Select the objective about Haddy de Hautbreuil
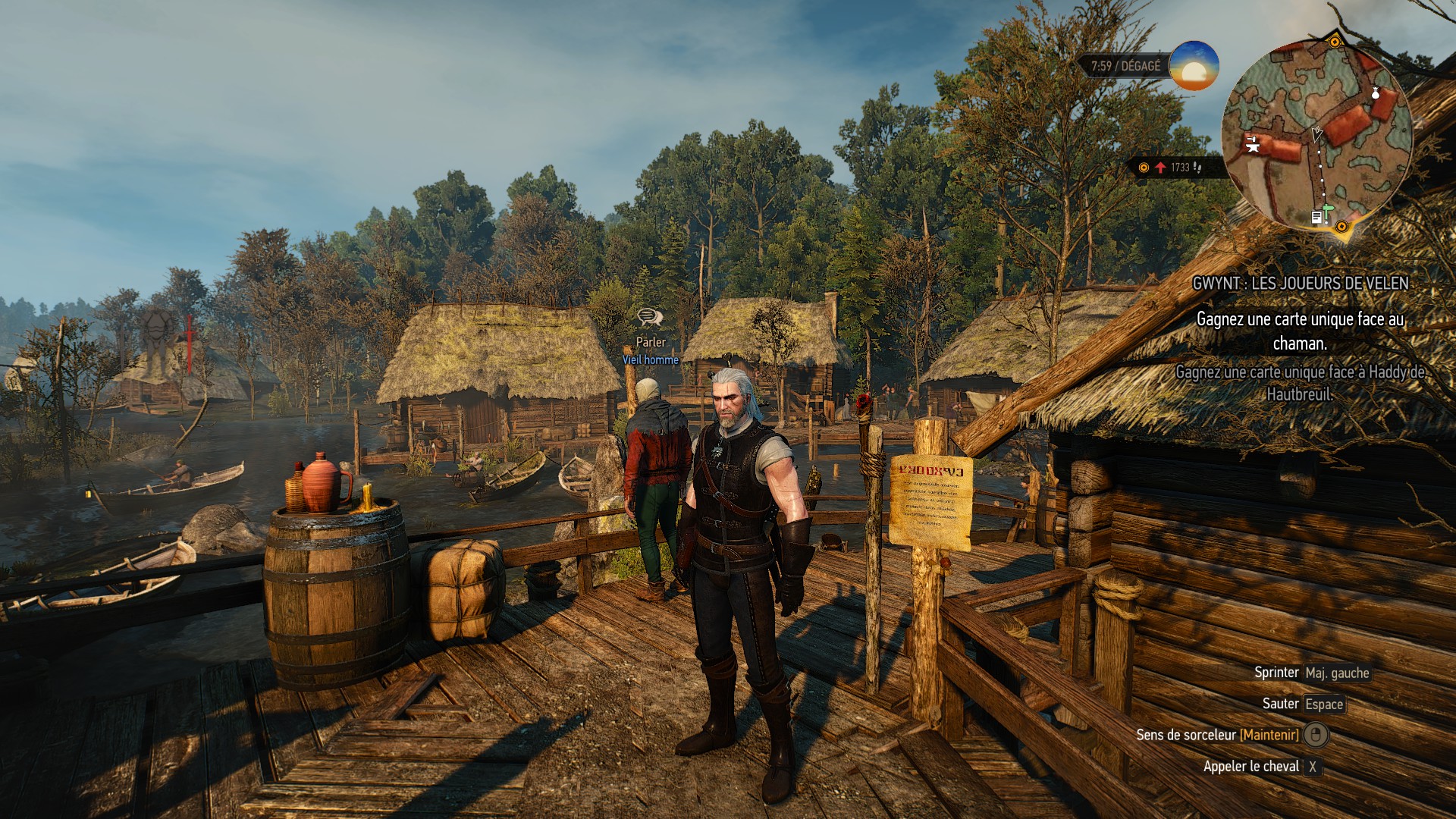1456x819 pixels. [1300, 383]
